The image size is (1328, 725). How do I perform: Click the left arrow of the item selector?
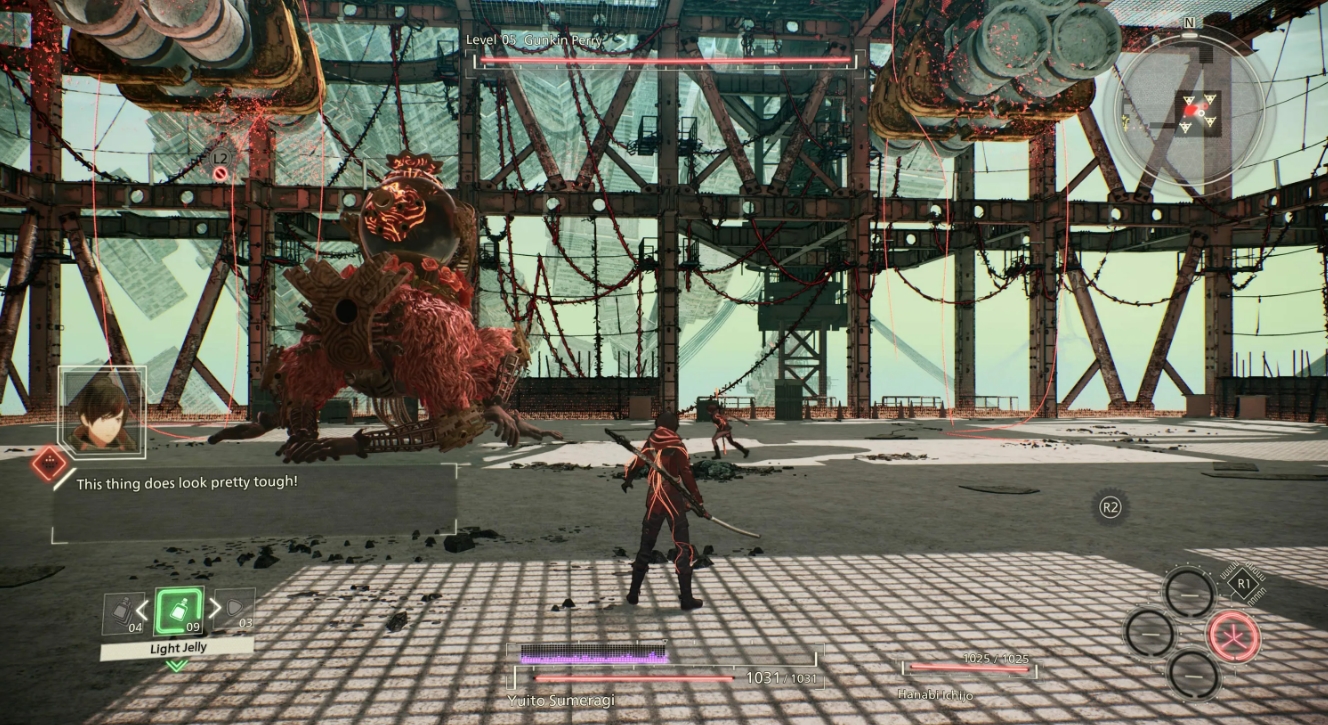coord(143,608)
